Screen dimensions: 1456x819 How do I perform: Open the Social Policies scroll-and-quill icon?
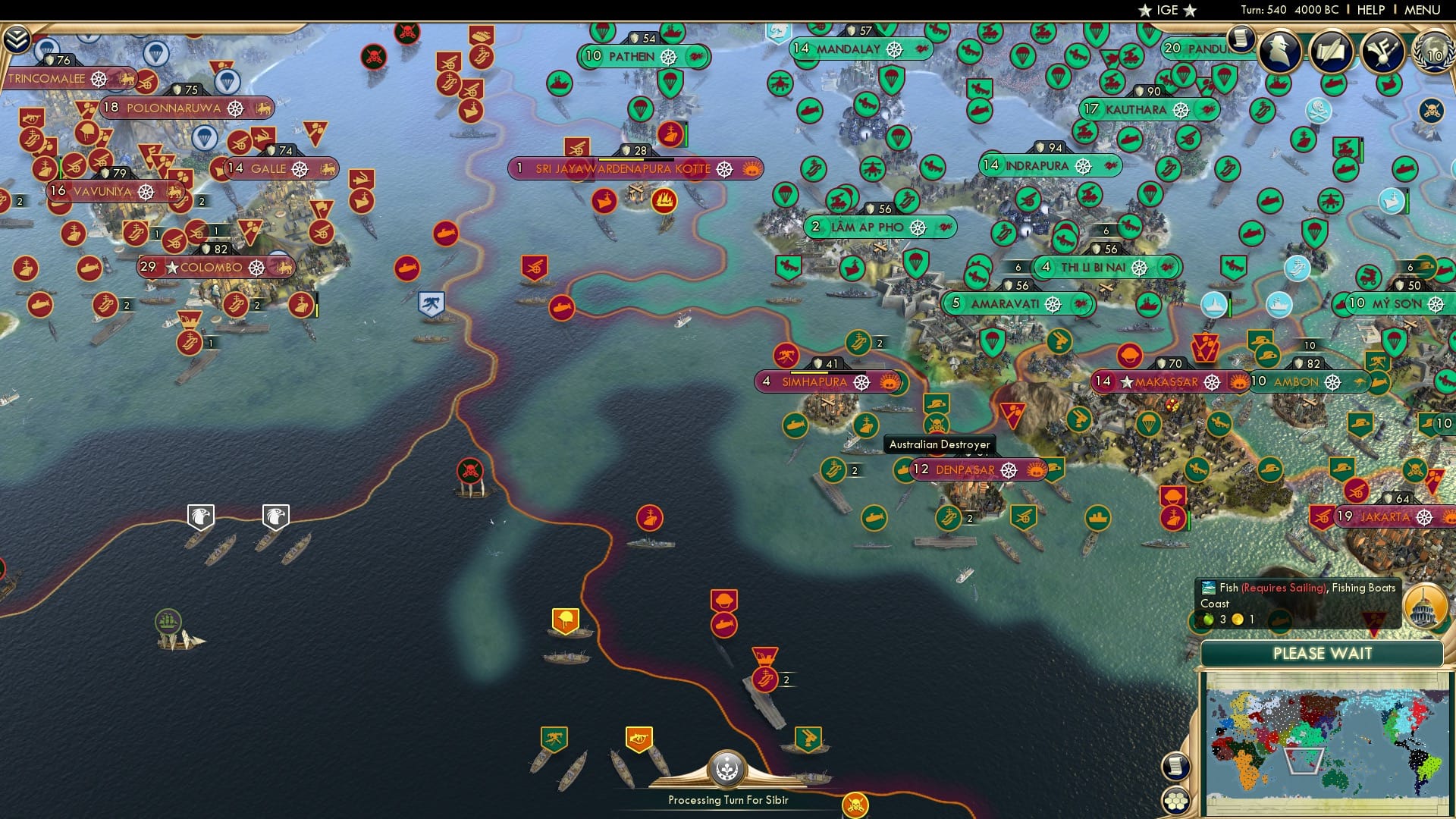[x=1332, y=52]
